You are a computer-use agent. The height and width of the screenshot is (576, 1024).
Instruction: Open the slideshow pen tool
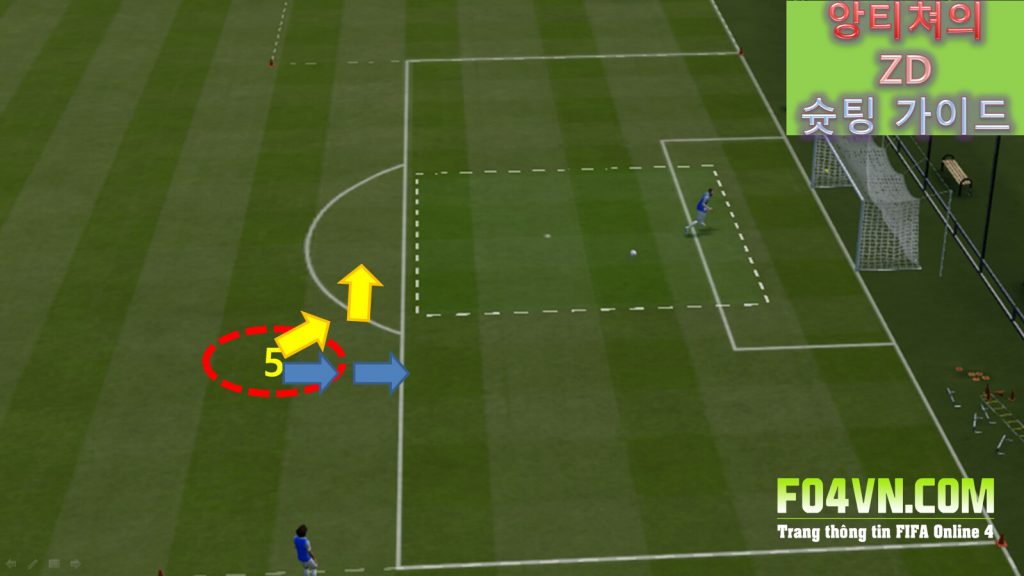tap(32, 564)
